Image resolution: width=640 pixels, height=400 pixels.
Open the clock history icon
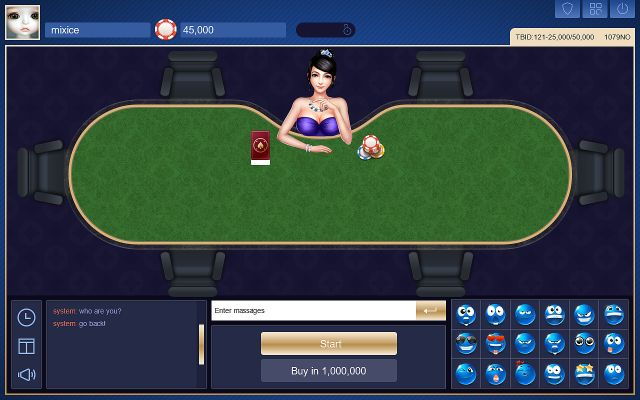tap(27, 317)
